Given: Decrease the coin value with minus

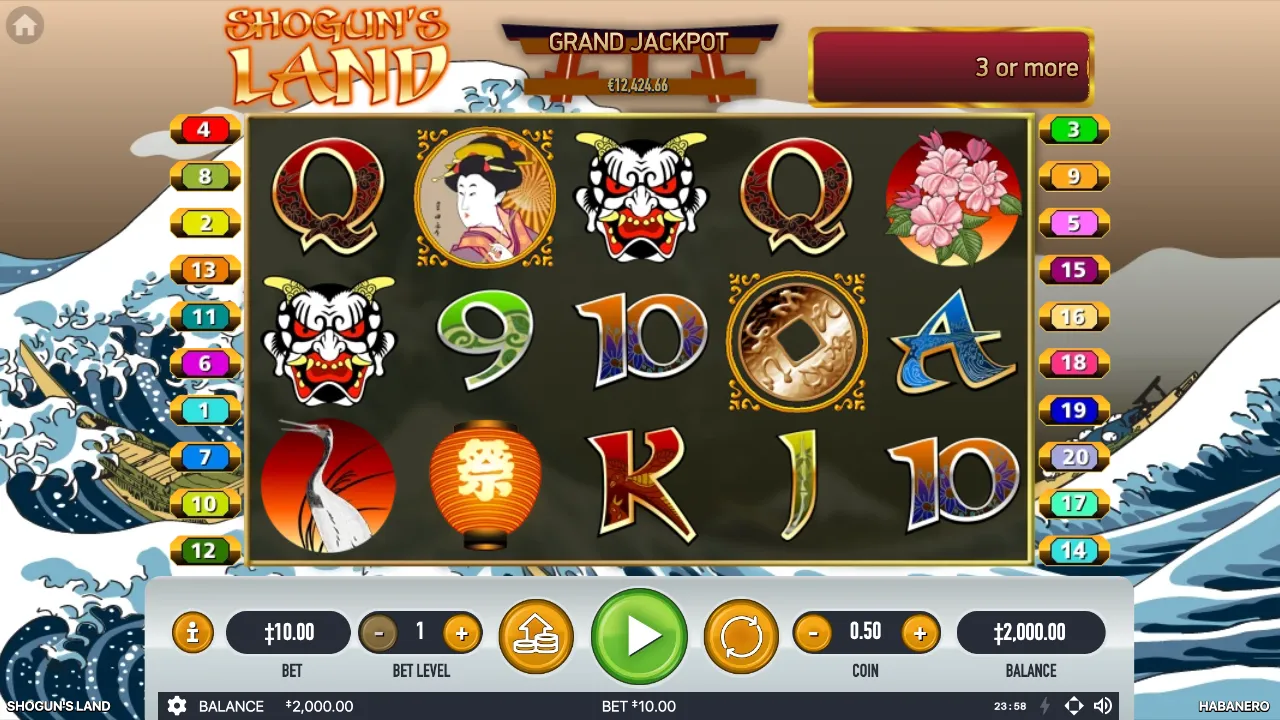Looking at the screenshot, I should coord(812,632).
